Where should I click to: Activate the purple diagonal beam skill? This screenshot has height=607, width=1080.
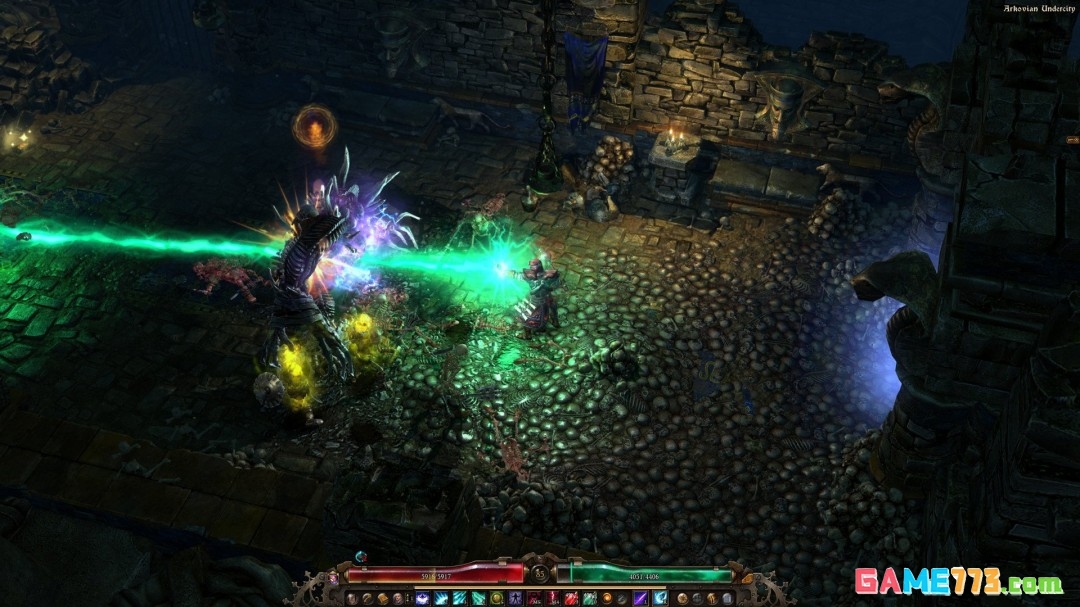(x=640, y=598)
